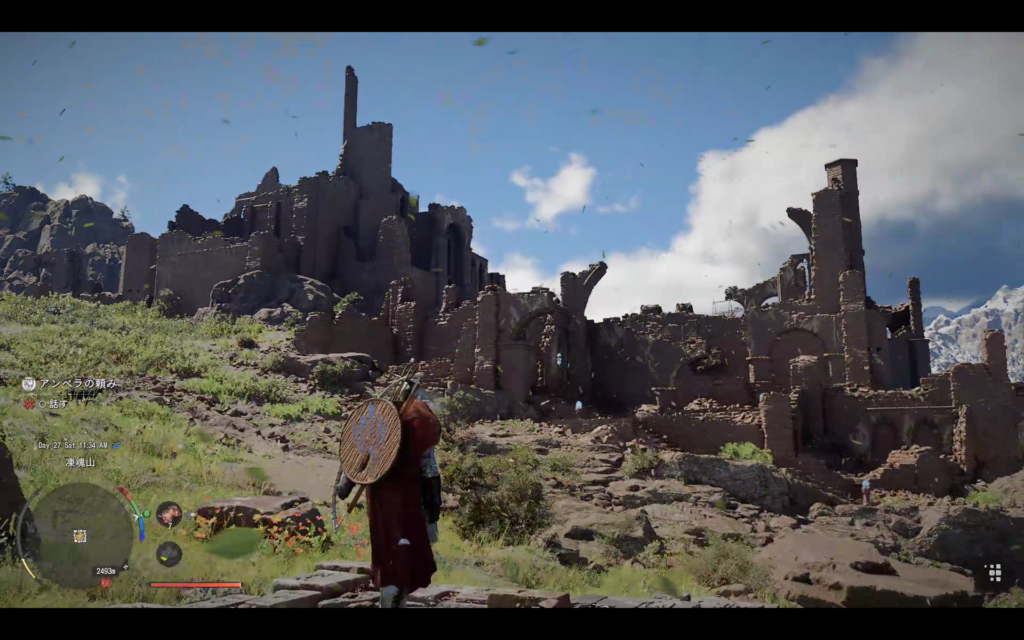This screenshot has width=1024, height=640.
Task: Open the square dots grid icon
Action: [x=993, y=573]
